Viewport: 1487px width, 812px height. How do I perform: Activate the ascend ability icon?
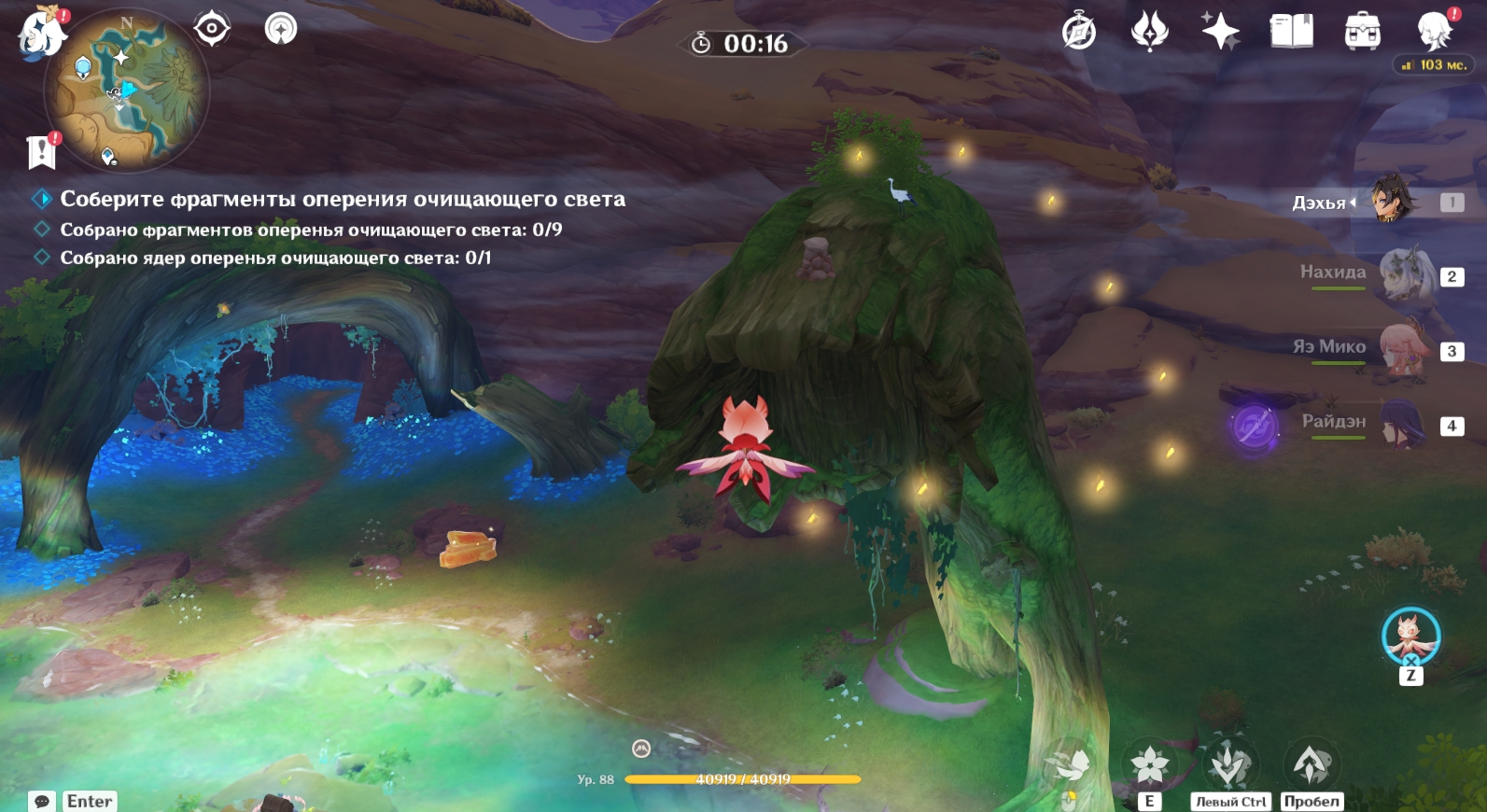pyautogui.click(x=1311, y=765)
